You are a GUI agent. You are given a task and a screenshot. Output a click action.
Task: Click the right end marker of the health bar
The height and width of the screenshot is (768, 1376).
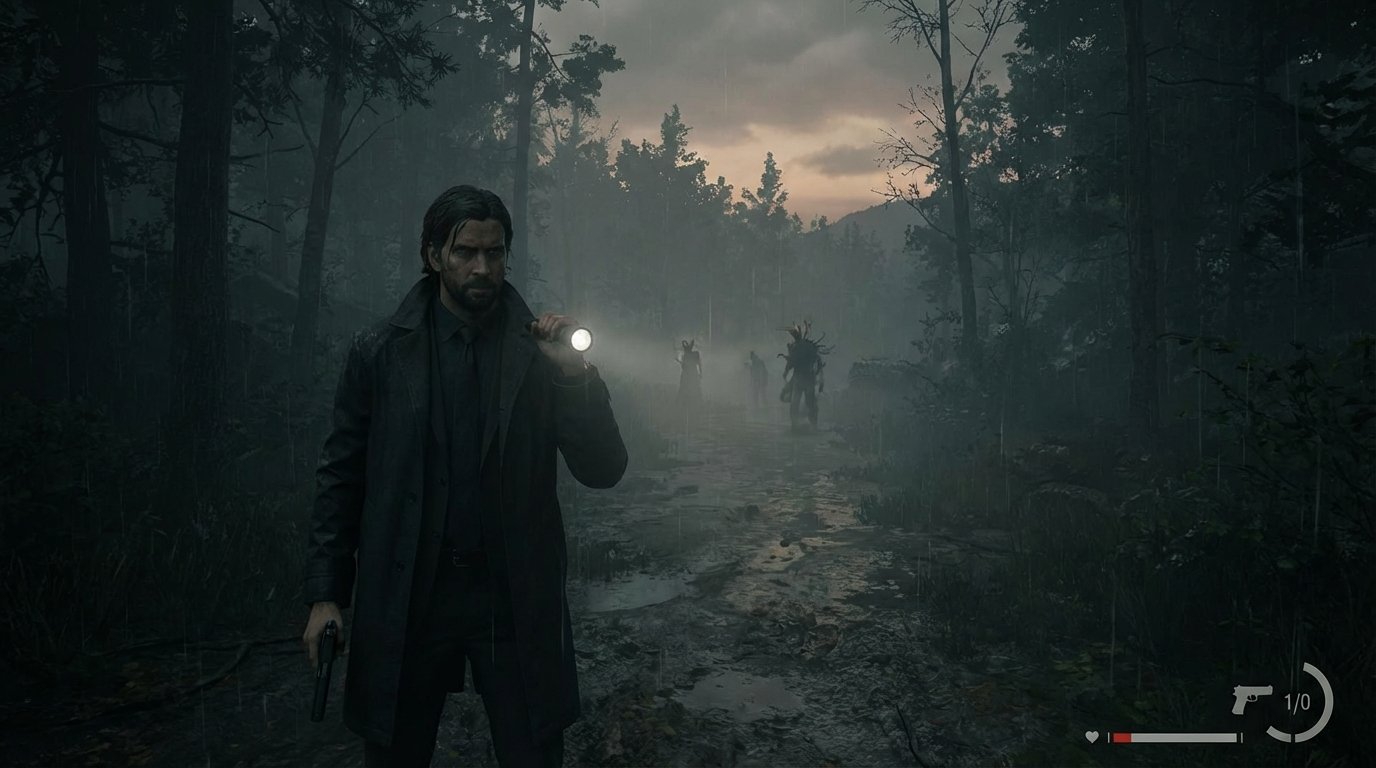(1242, 737)
